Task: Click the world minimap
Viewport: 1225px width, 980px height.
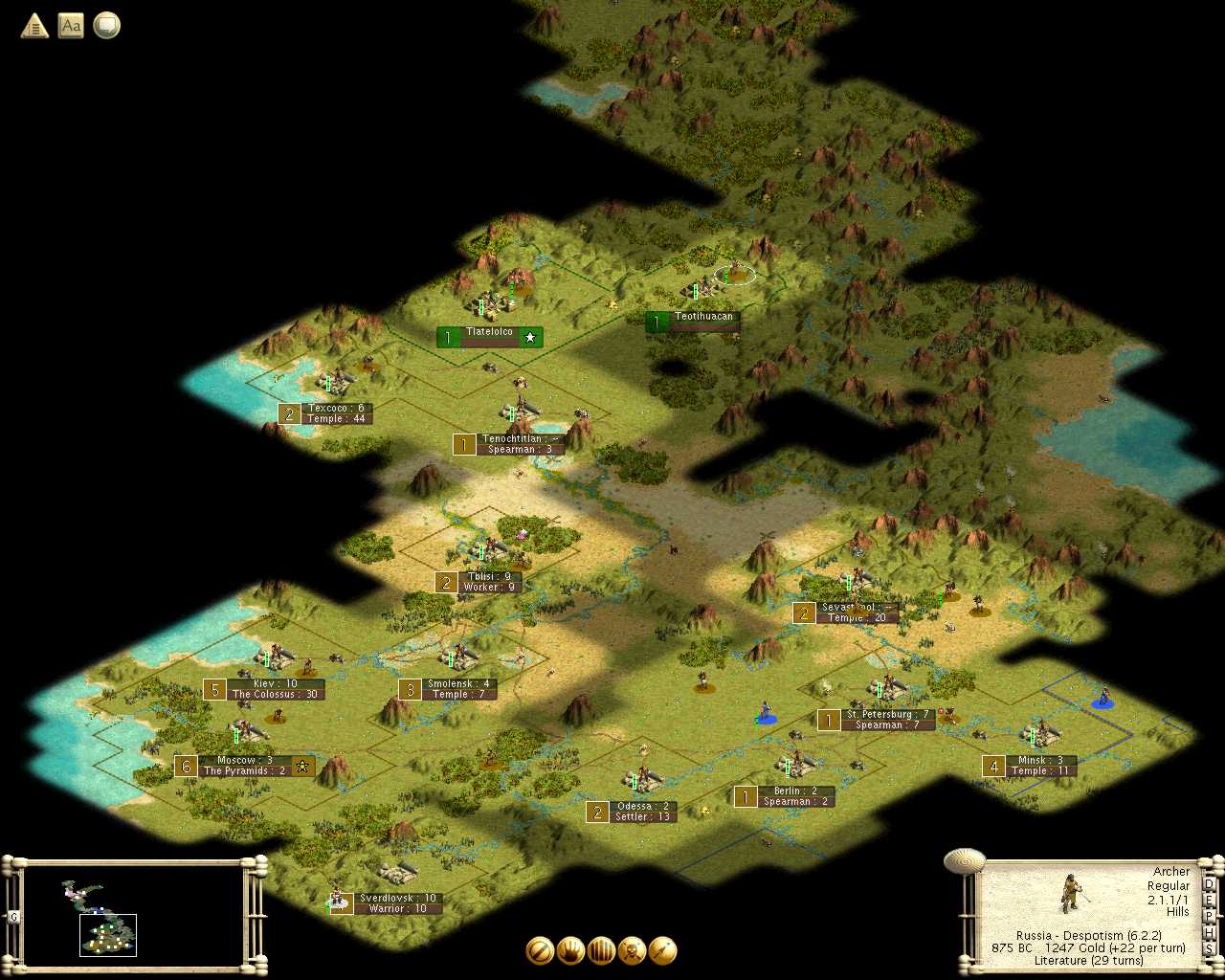Action: [x=133, y=915]
